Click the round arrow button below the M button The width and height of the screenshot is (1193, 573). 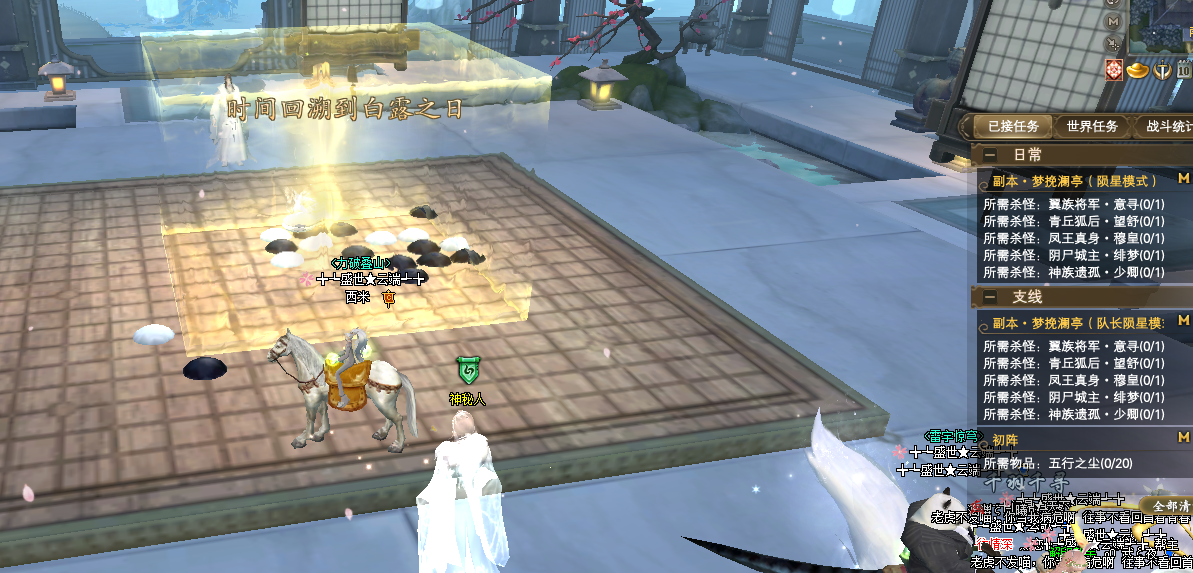[x=1113, y=44]
